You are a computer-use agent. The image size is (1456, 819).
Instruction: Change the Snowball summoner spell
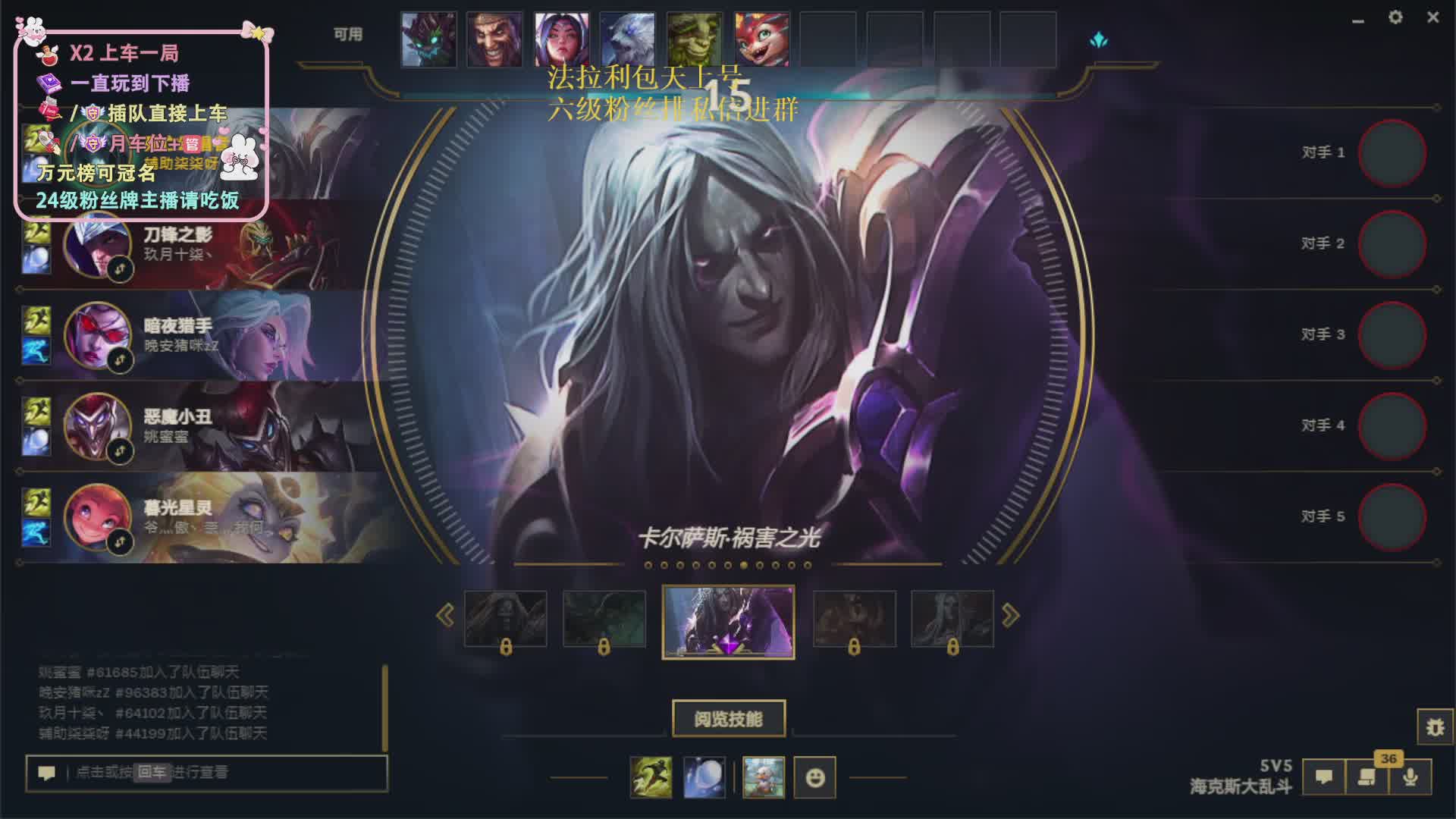[704, 777]
